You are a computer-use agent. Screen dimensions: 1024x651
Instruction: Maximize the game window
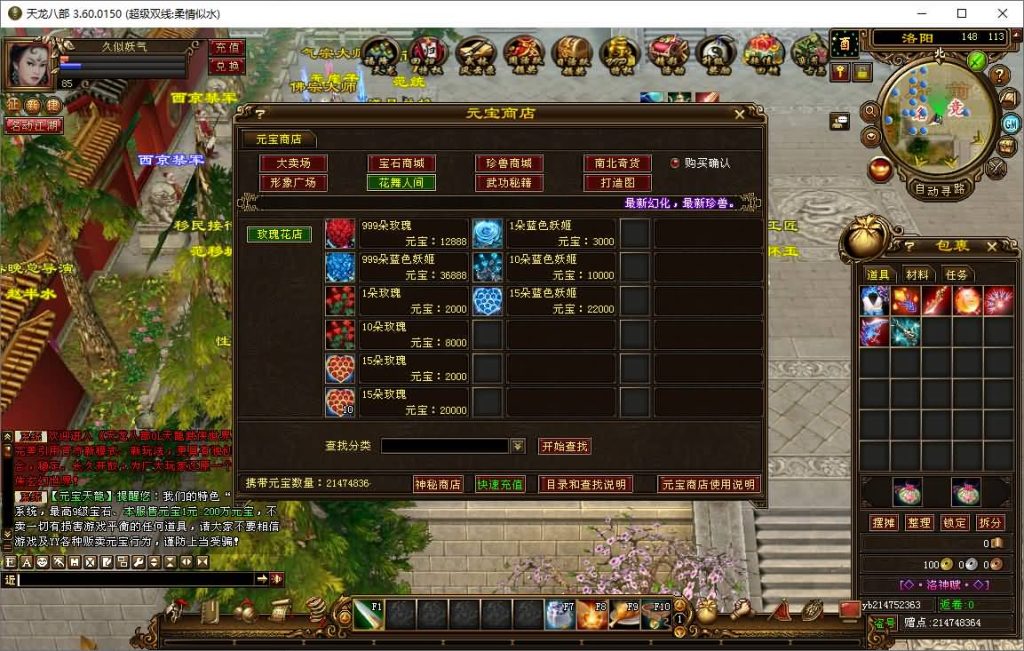[x=962, y=14]
